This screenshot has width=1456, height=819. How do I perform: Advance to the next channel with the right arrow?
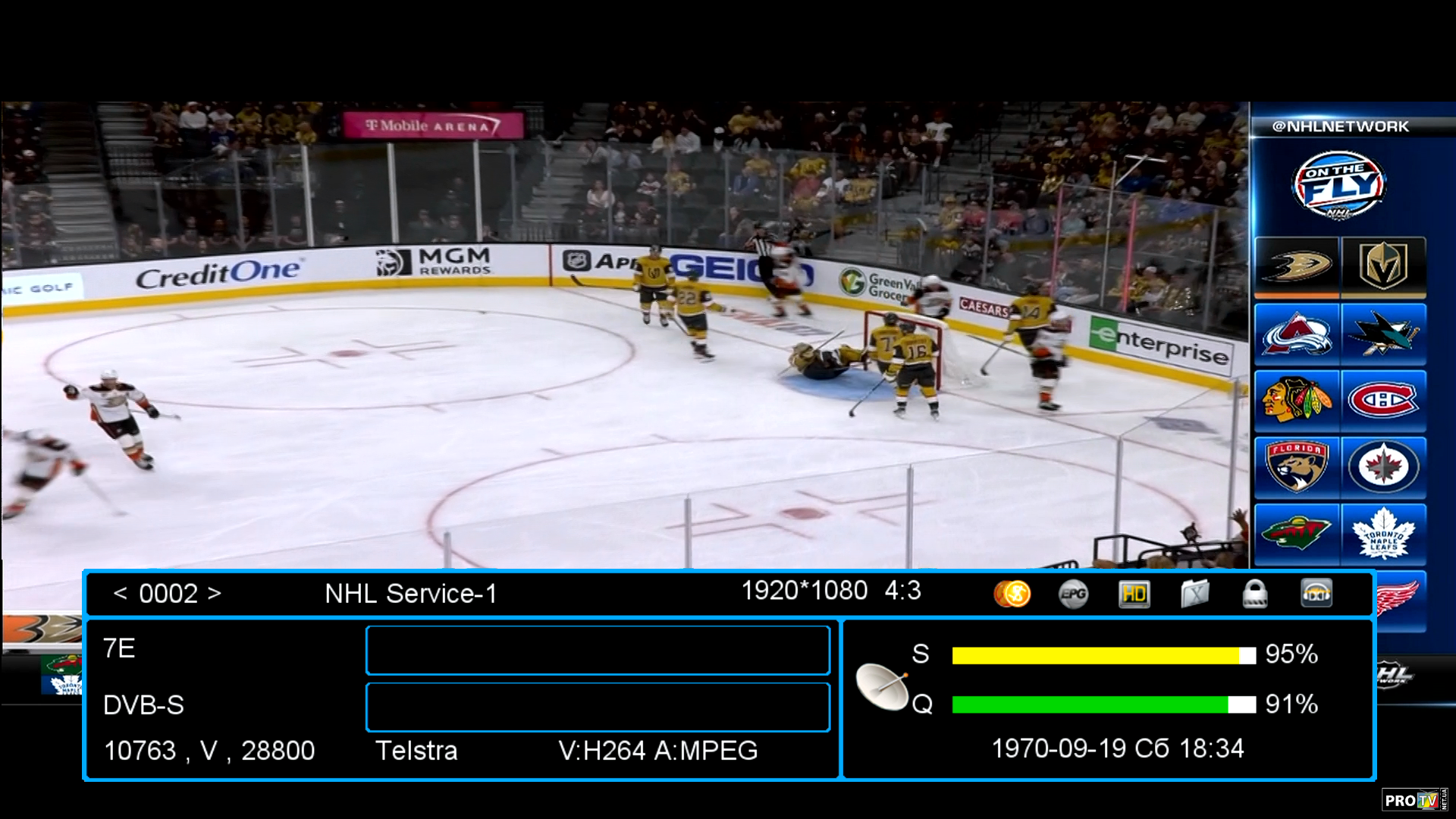click(x=215, y=593)
